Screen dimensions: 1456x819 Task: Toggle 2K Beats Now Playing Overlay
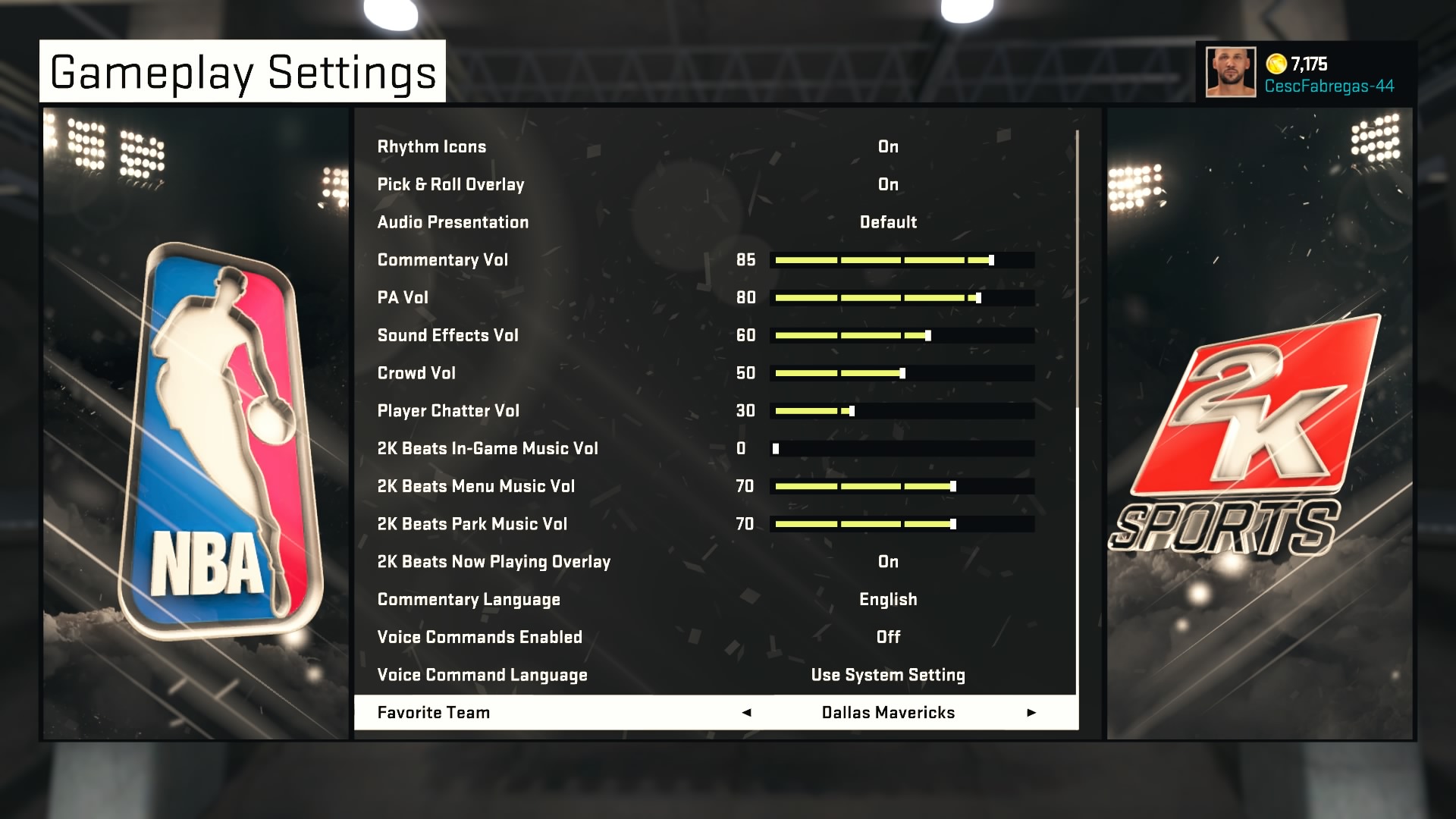tap(887, 562)
